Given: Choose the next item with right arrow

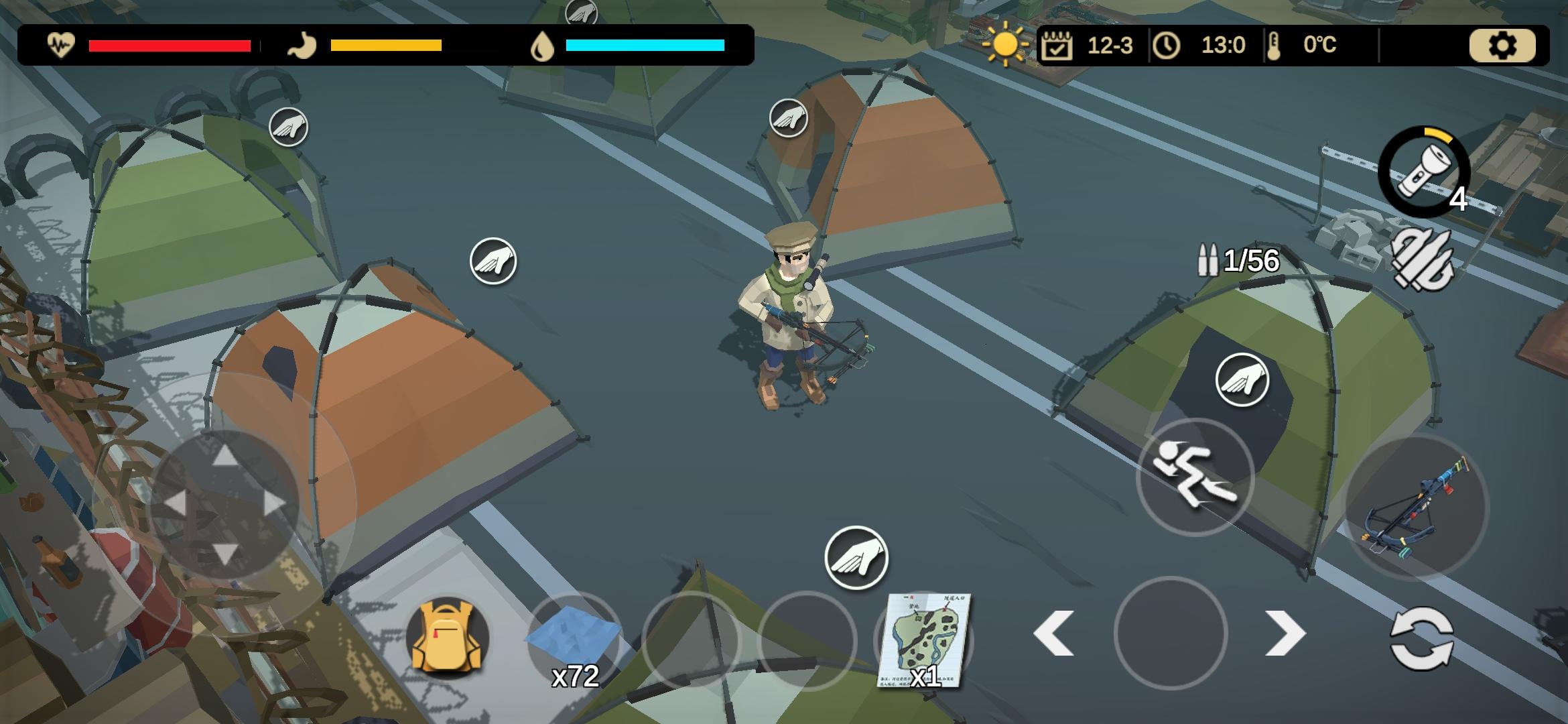Looking at the screenshot, I should coord(1285,633).
